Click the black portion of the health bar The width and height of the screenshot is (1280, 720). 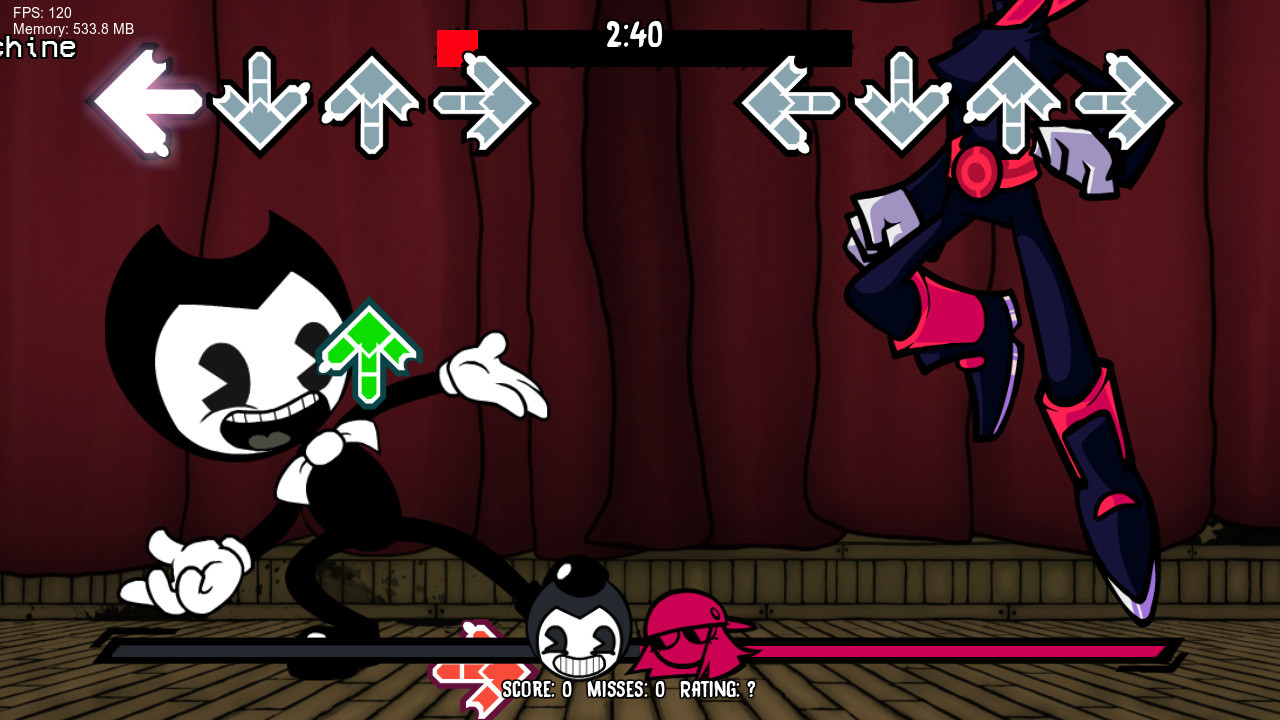click(x=300, y=651)
